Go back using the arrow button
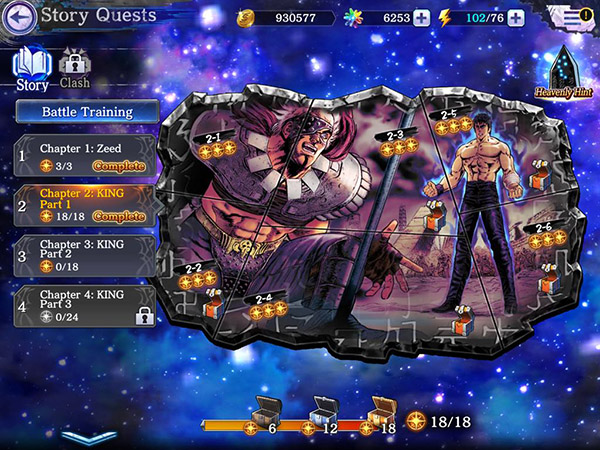600x450 pixels. [21, 16]
